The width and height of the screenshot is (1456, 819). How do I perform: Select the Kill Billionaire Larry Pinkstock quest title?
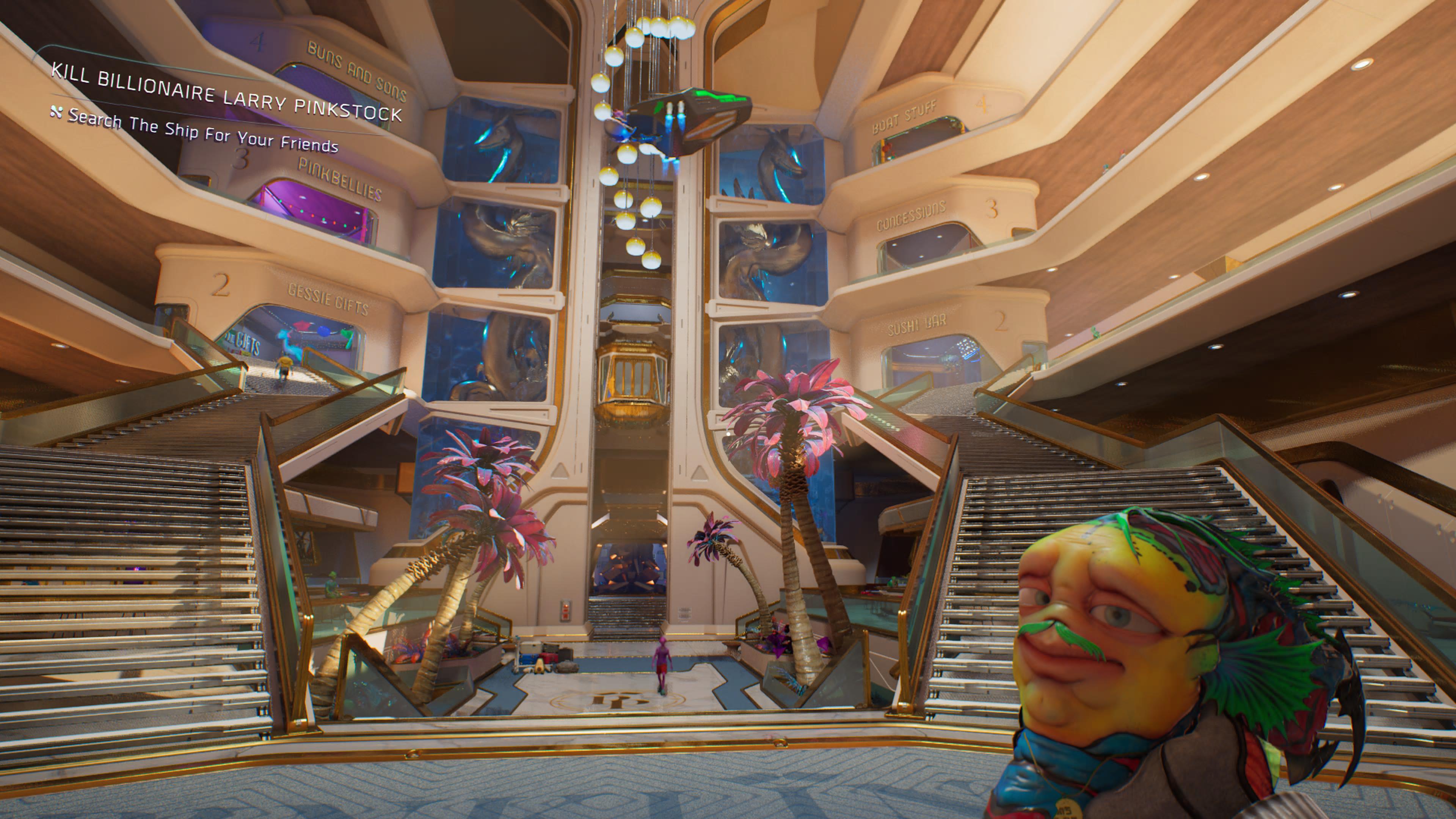click(226, 92)
